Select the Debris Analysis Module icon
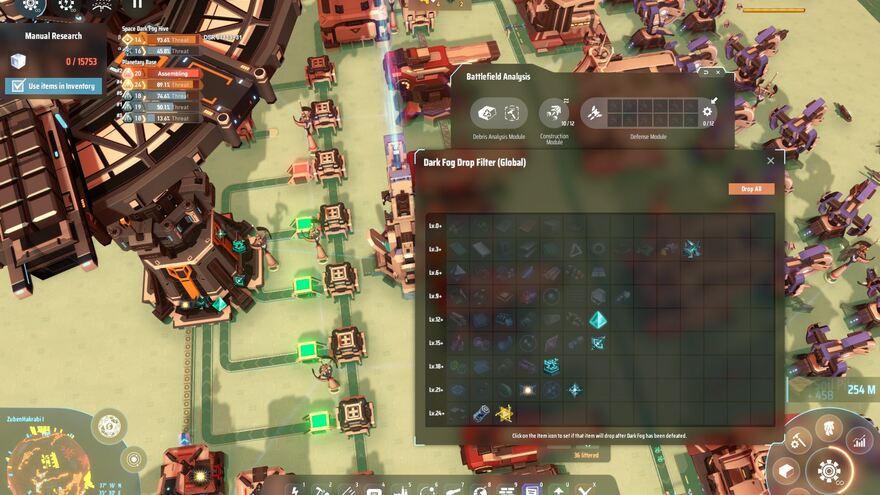 point(487,112)
